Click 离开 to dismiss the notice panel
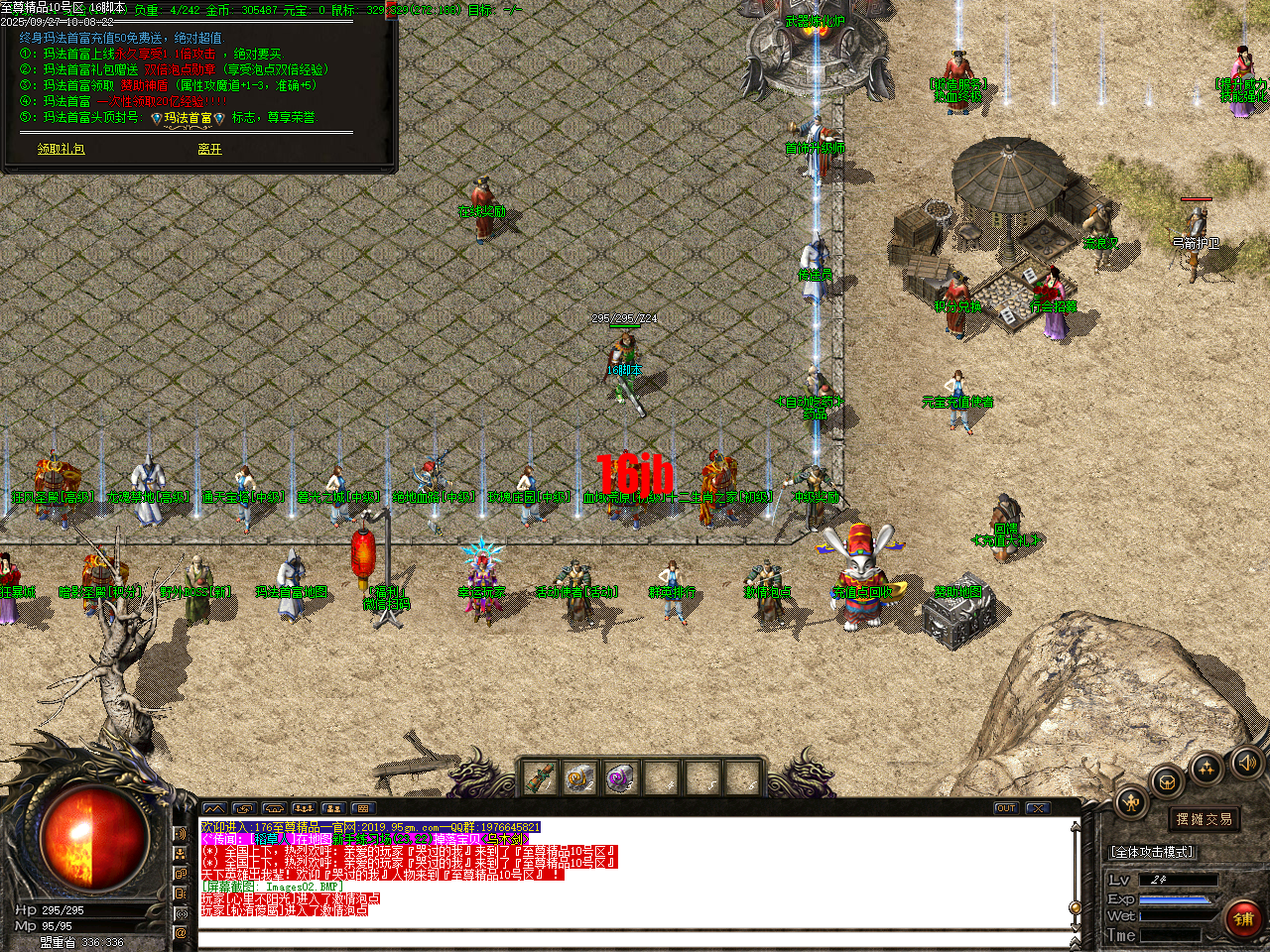The height and width of the screenshot is (952, 1270). (x=208, y=151)
